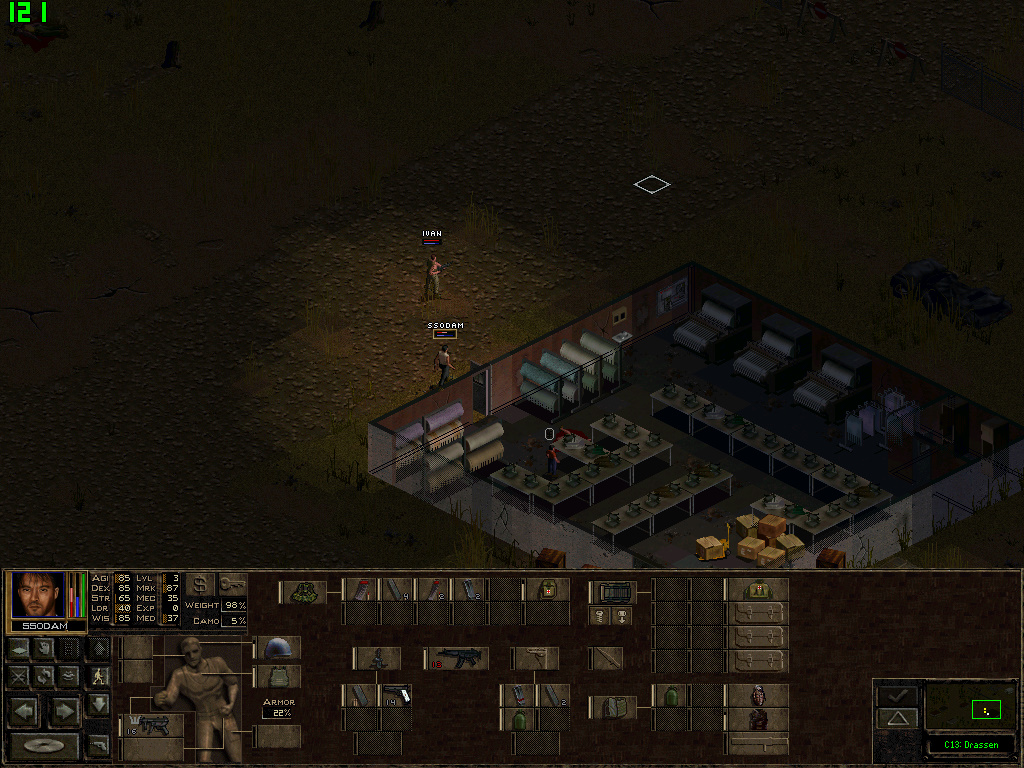The width and height of the screenshot is (1024, 768).
Task: Pick the submachine gun in the hand slot
Action: [x=152, y=724]
